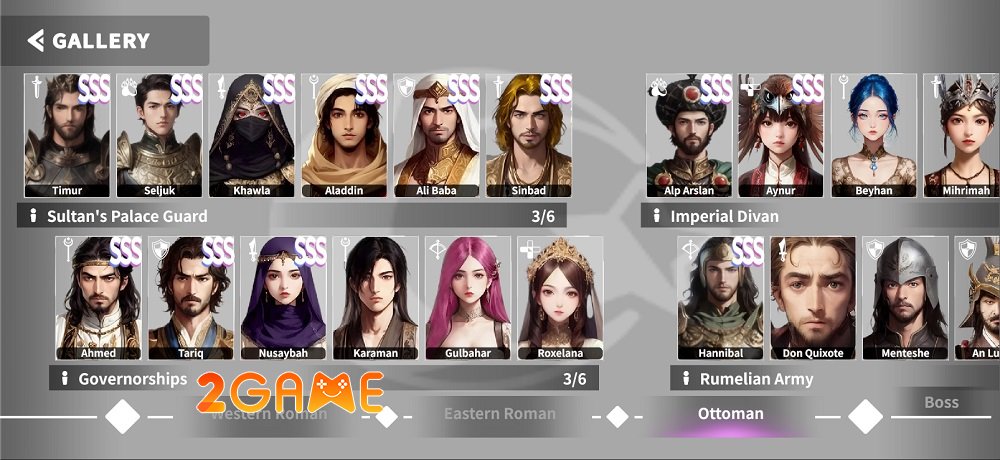This screenshot has width=1000, height=460.
Task: Open the Don Quixote card
Action: [x=813, y=298]
